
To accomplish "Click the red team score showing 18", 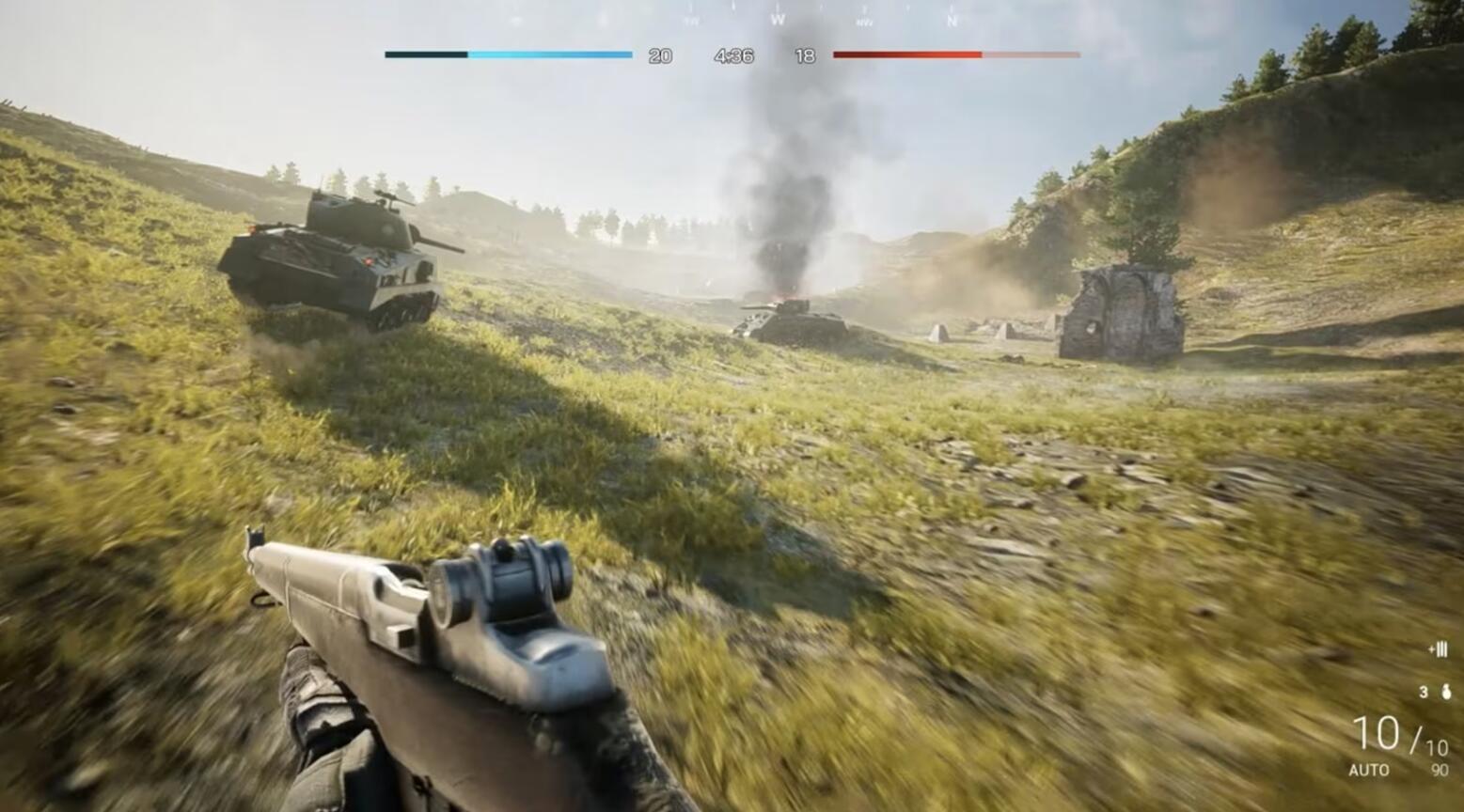I will pyautogui.click(x=805, y=55).
